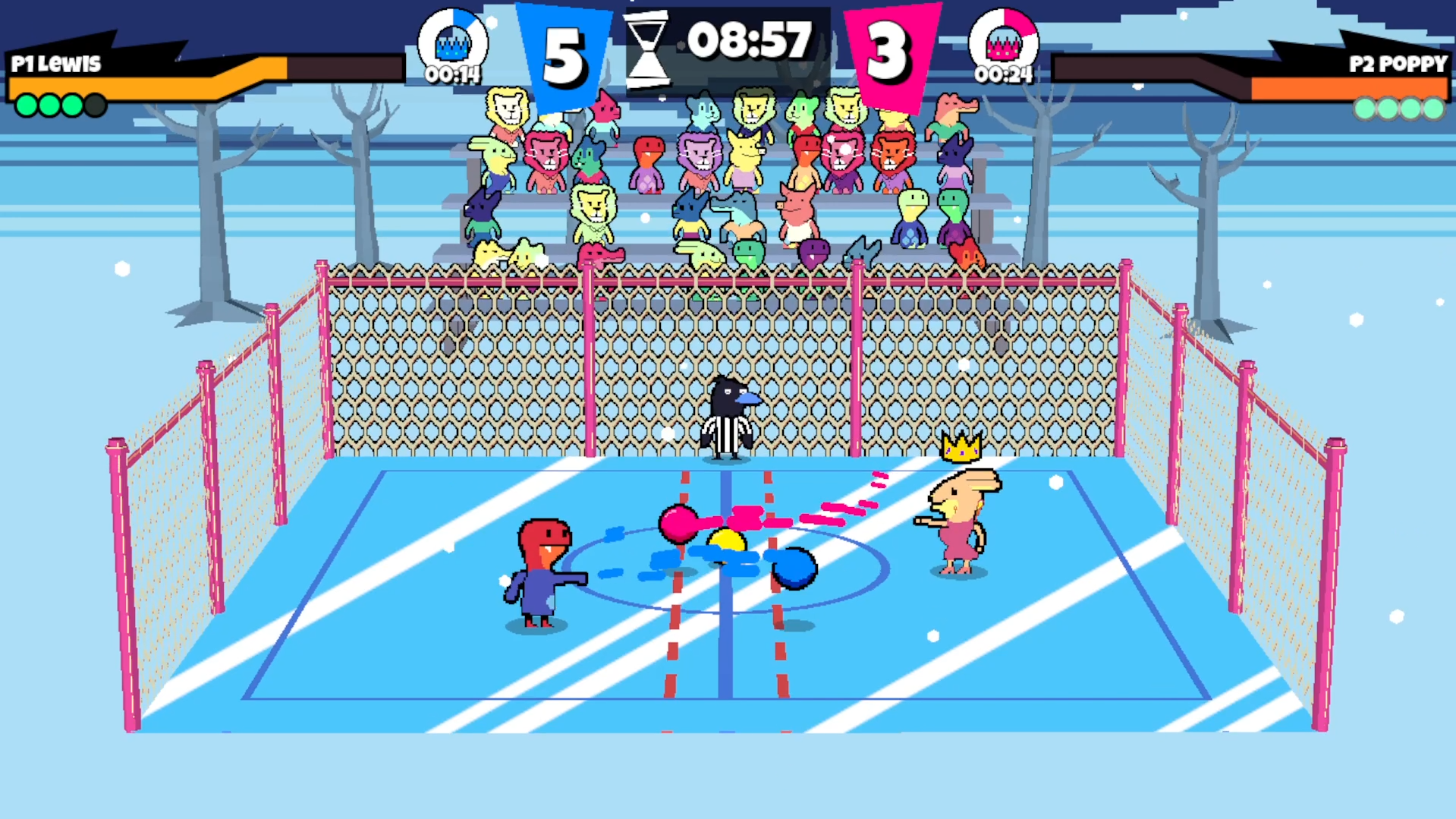
Task: Click the blue crown cooldown icon
Action: point(453,43)
